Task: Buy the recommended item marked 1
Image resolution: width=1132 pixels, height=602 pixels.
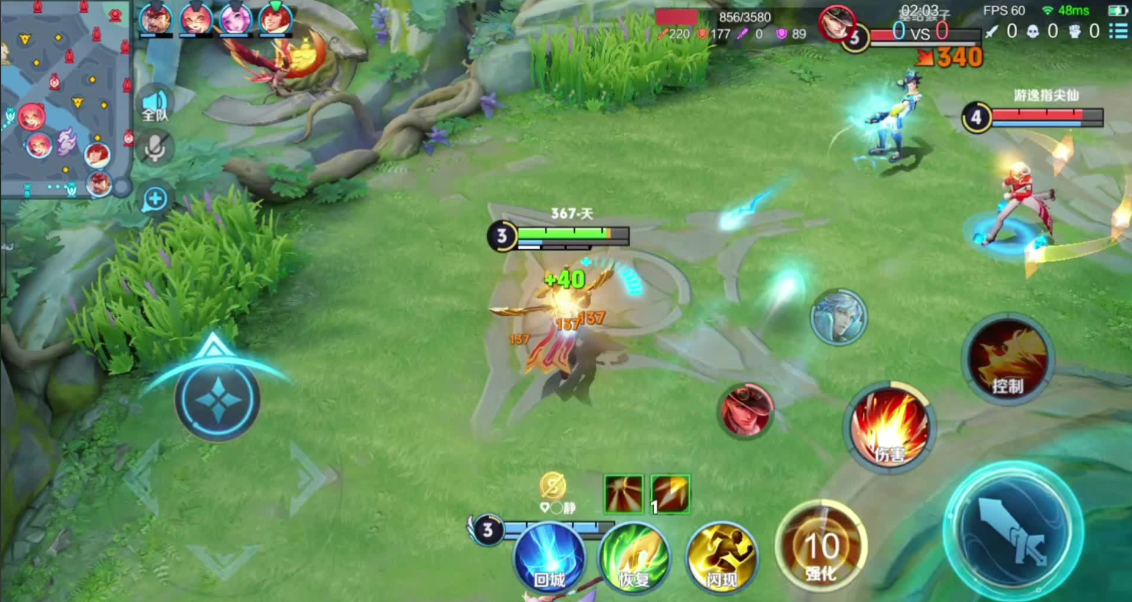Action: [x=670, y=494]
